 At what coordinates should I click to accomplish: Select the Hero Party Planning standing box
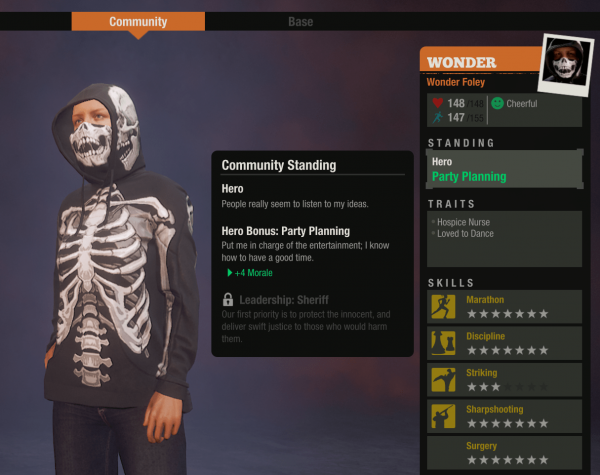(x=504, y=169)
